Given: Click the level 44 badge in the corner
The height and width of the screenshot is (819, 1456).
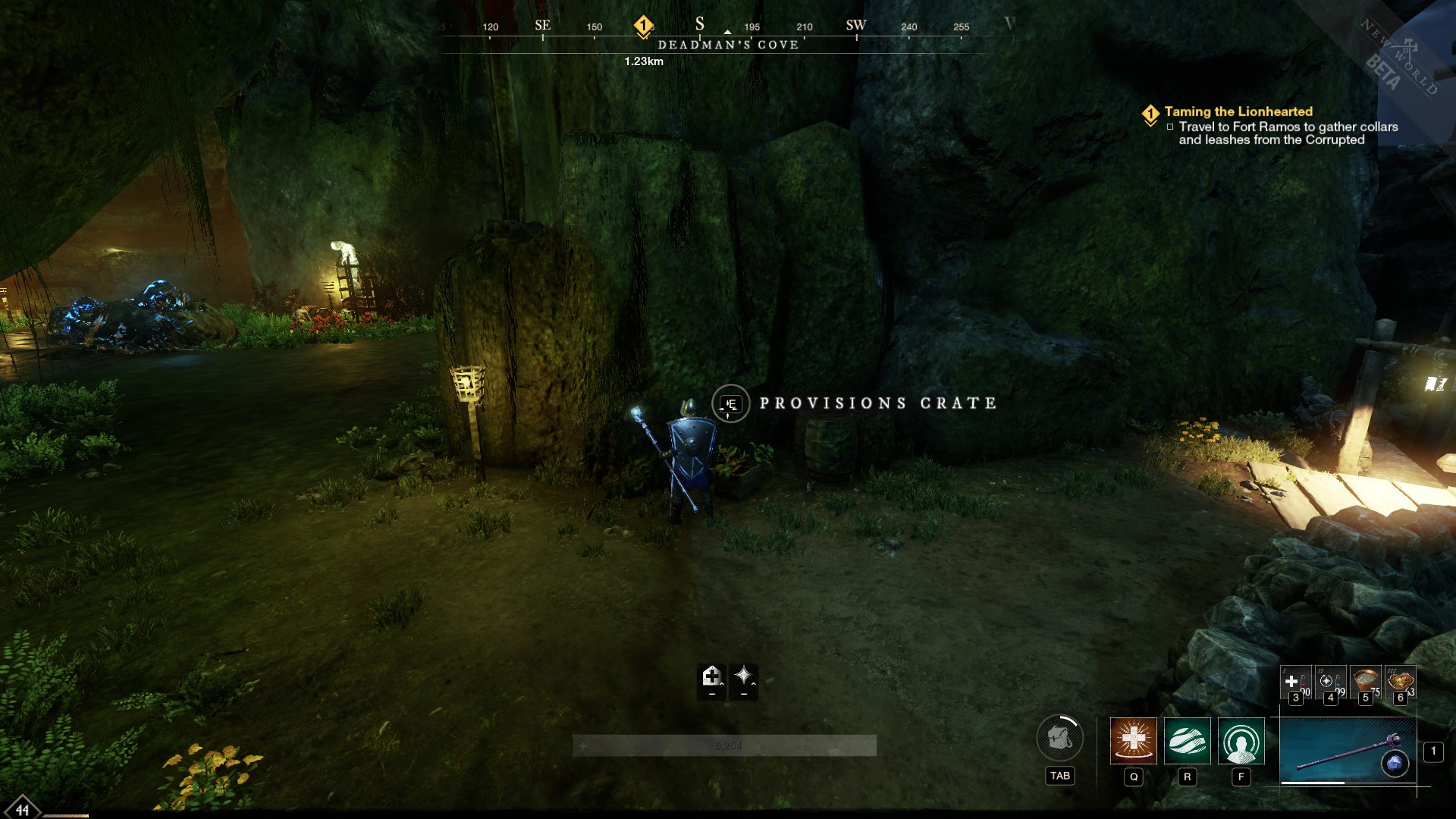Looking at the screenshot, I should [x=22, y=809].
